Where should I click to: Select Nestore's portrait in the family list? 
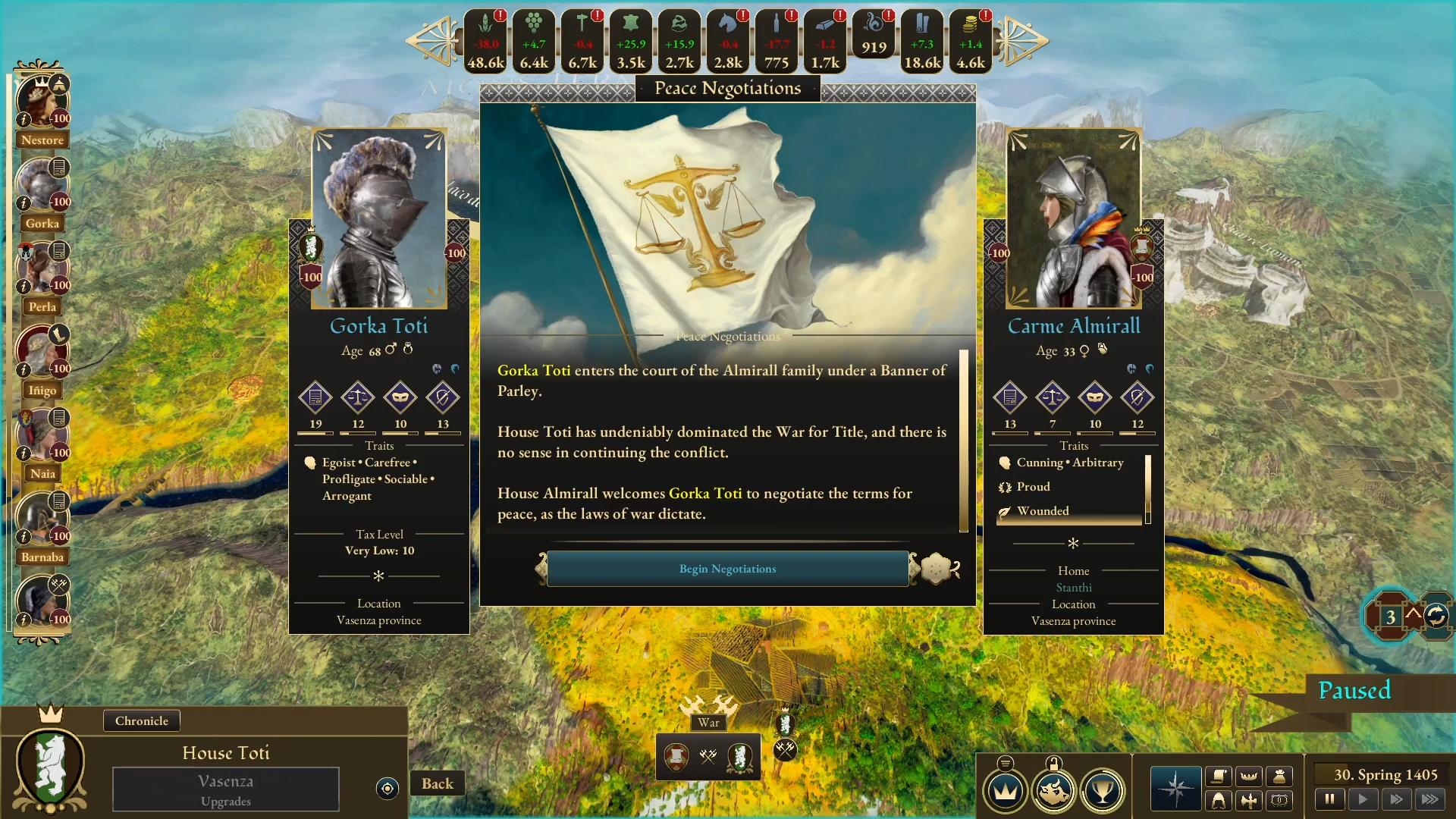(41, 102)
